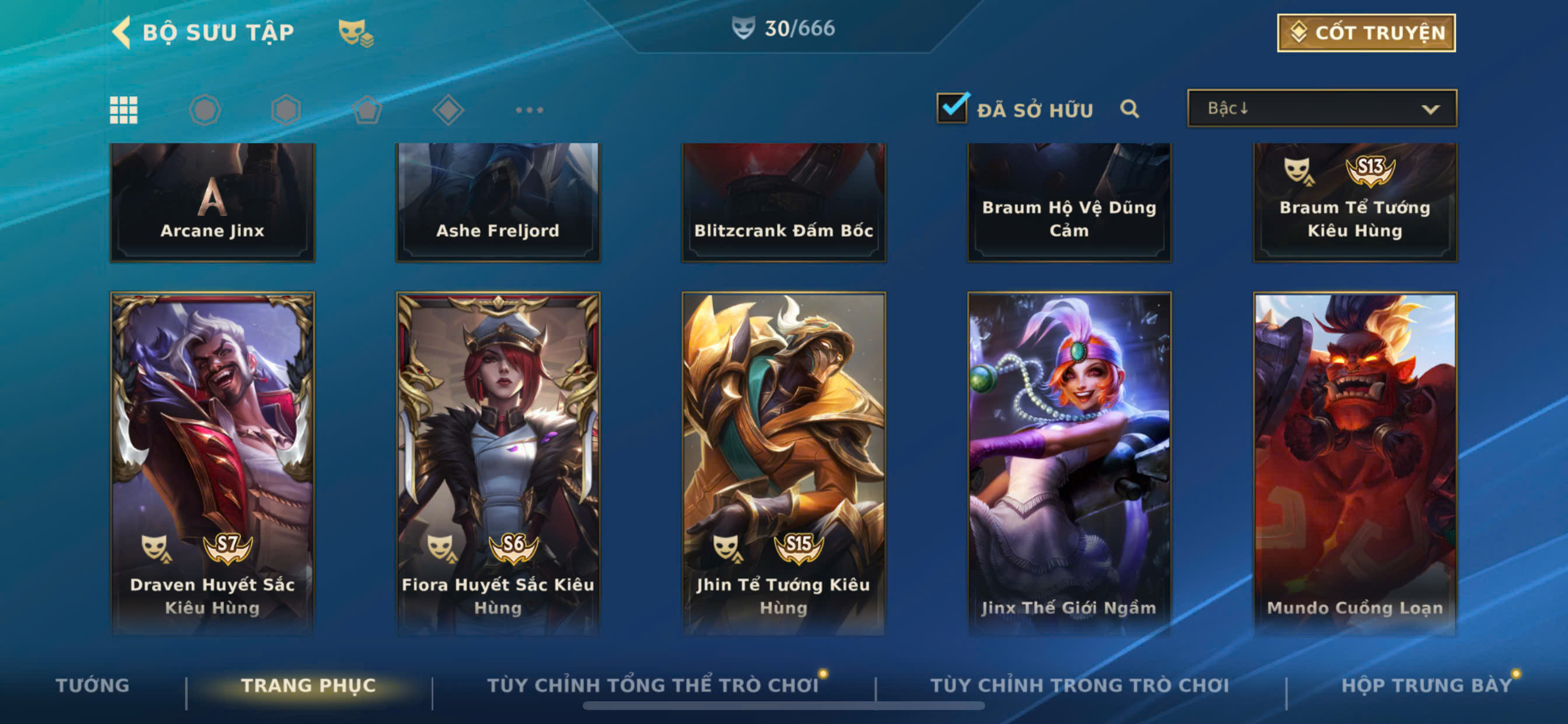Image resolution: width=1568 pixels, height=724 pixels.
Task: Open Jhin Tề Tướng Kiêu Hùng skin
Action: [x=783, y=462]
